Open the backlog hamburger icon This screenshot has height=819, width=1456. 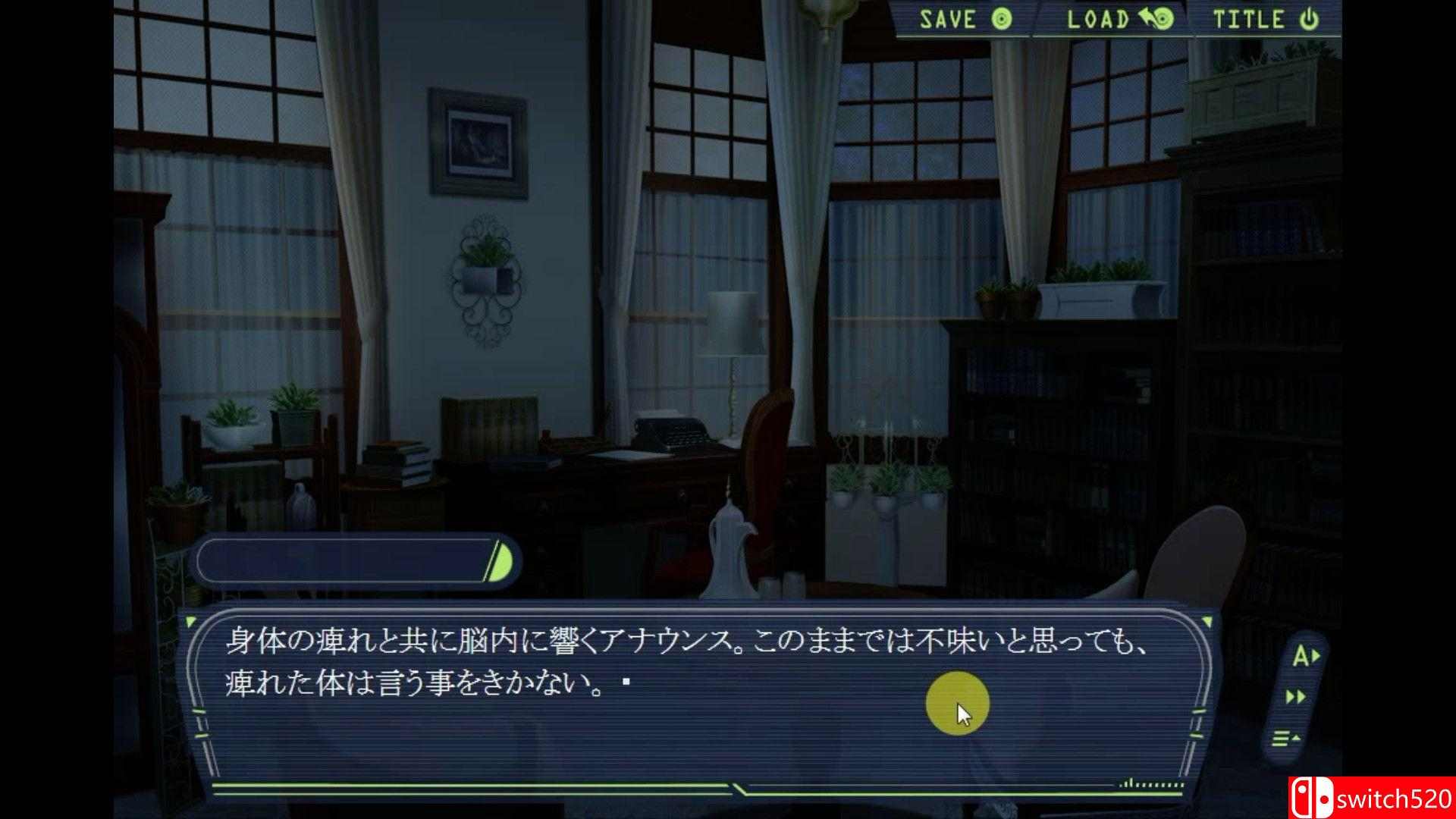[x=1280, y=737]
